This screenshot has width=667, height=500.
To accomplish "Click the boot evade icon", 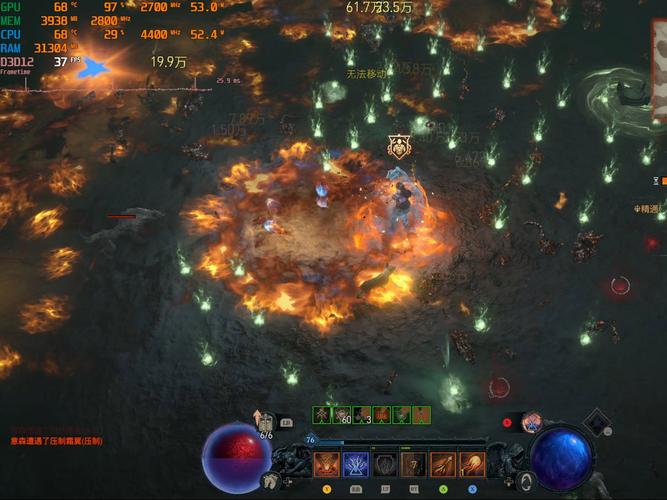I will click(270, 480).
